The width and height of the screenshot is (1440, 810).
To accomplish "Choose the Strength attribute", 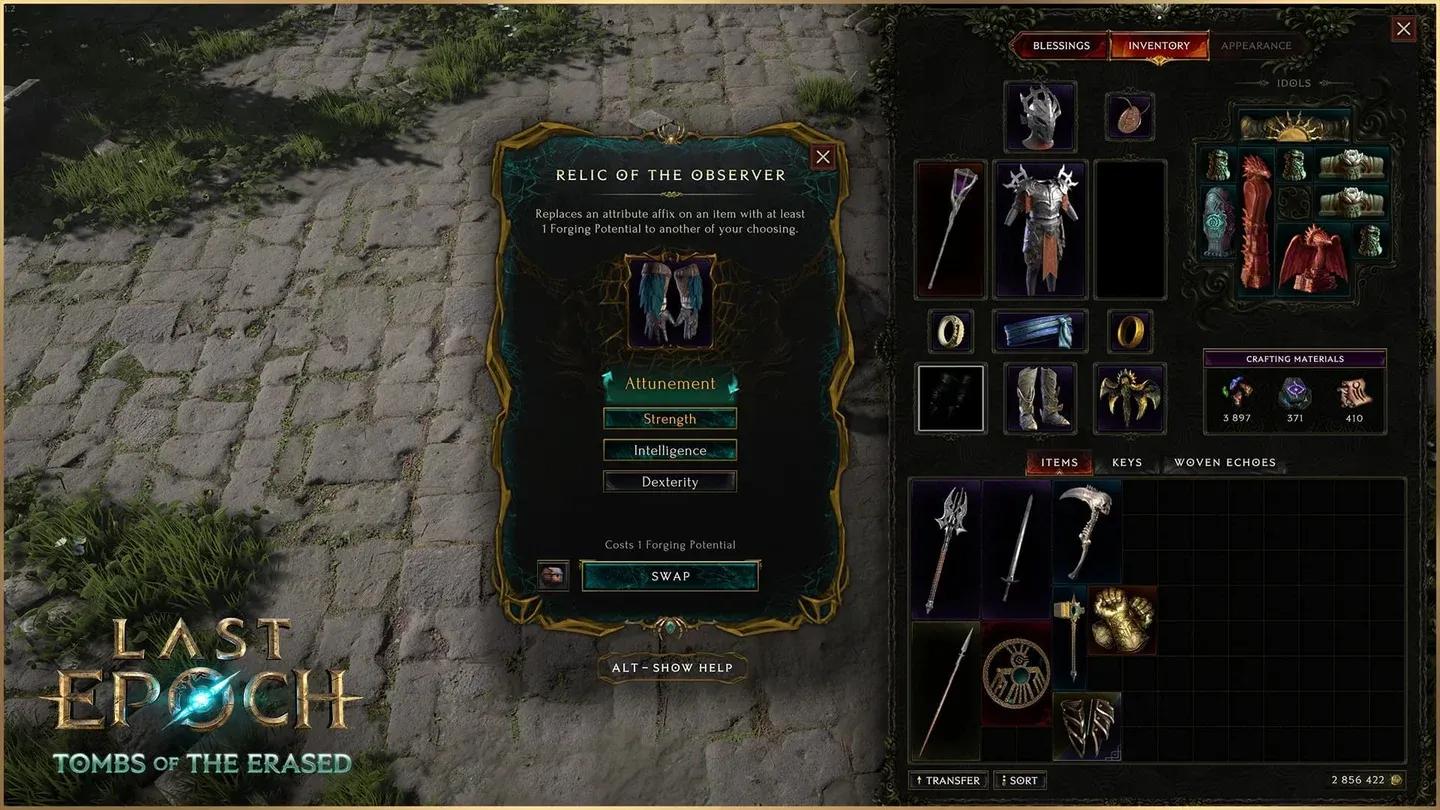I will coord(669,418).
